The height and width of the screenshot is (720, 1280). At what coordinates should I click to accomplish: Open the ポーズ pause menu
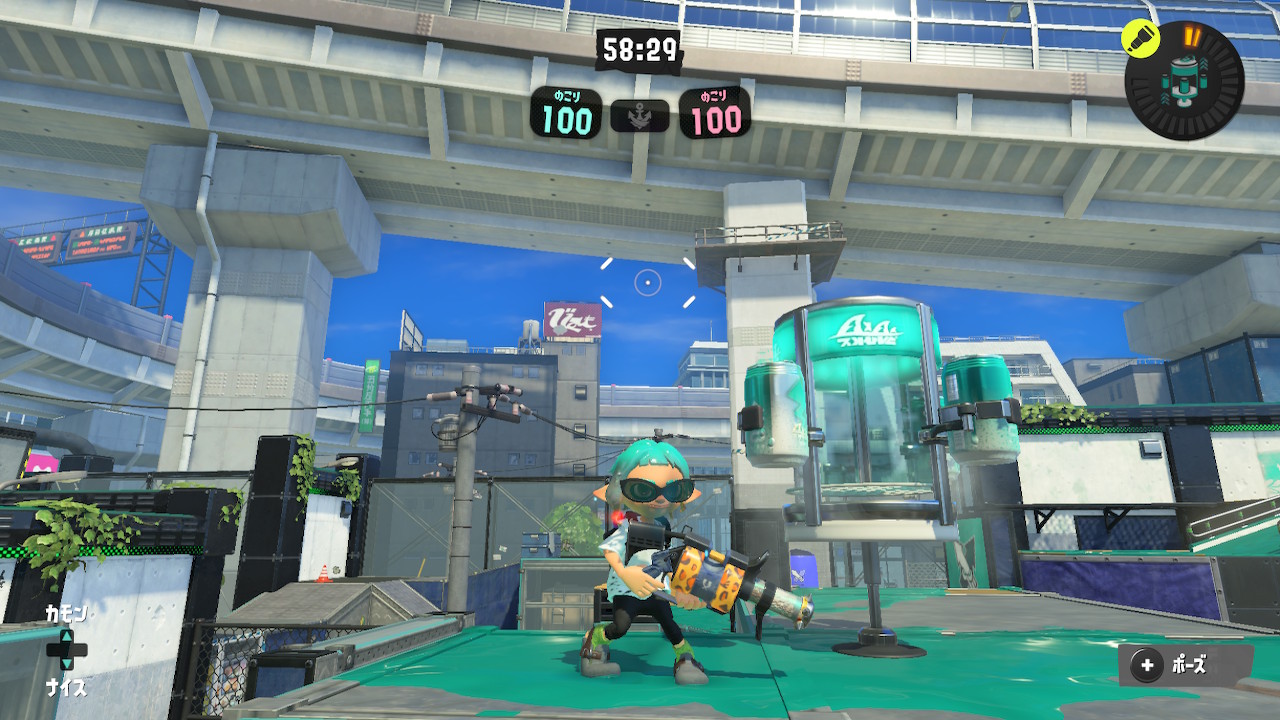[x=1185, y=665]
